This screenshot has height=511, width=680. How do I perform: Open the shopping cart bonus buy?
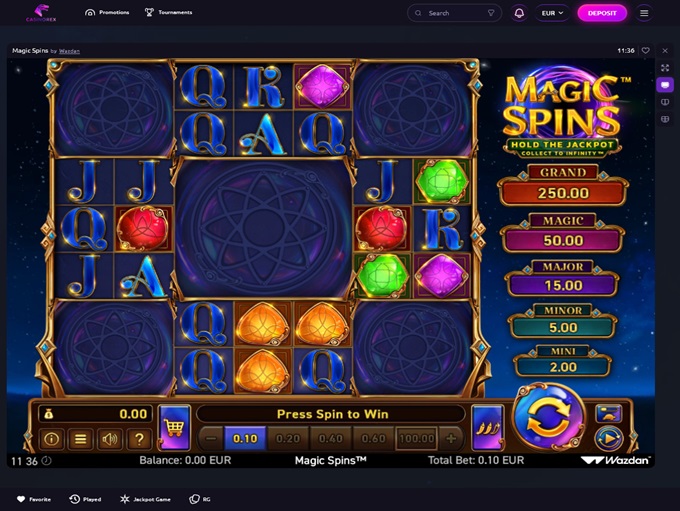[174, 427]
